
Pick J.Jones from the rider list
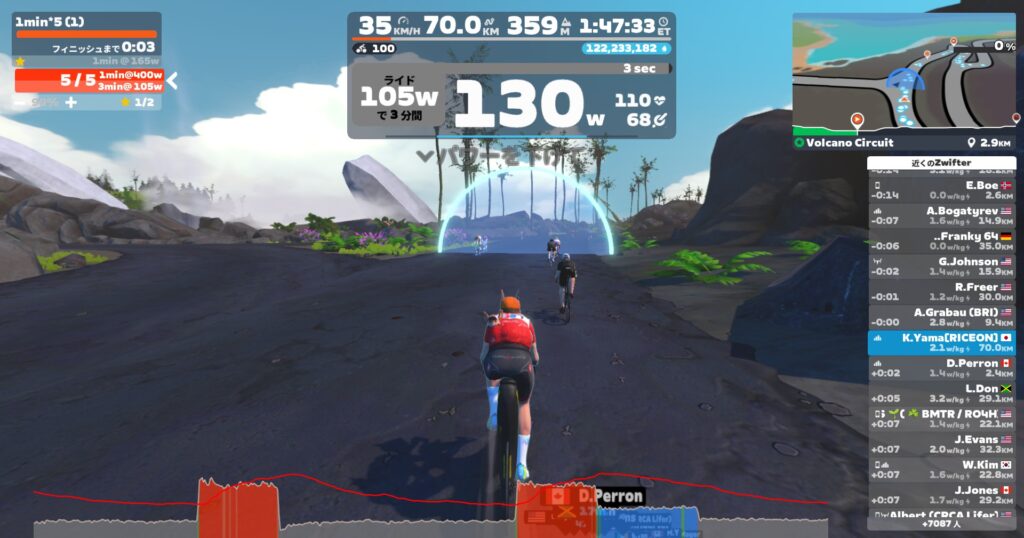click(942, 492)
